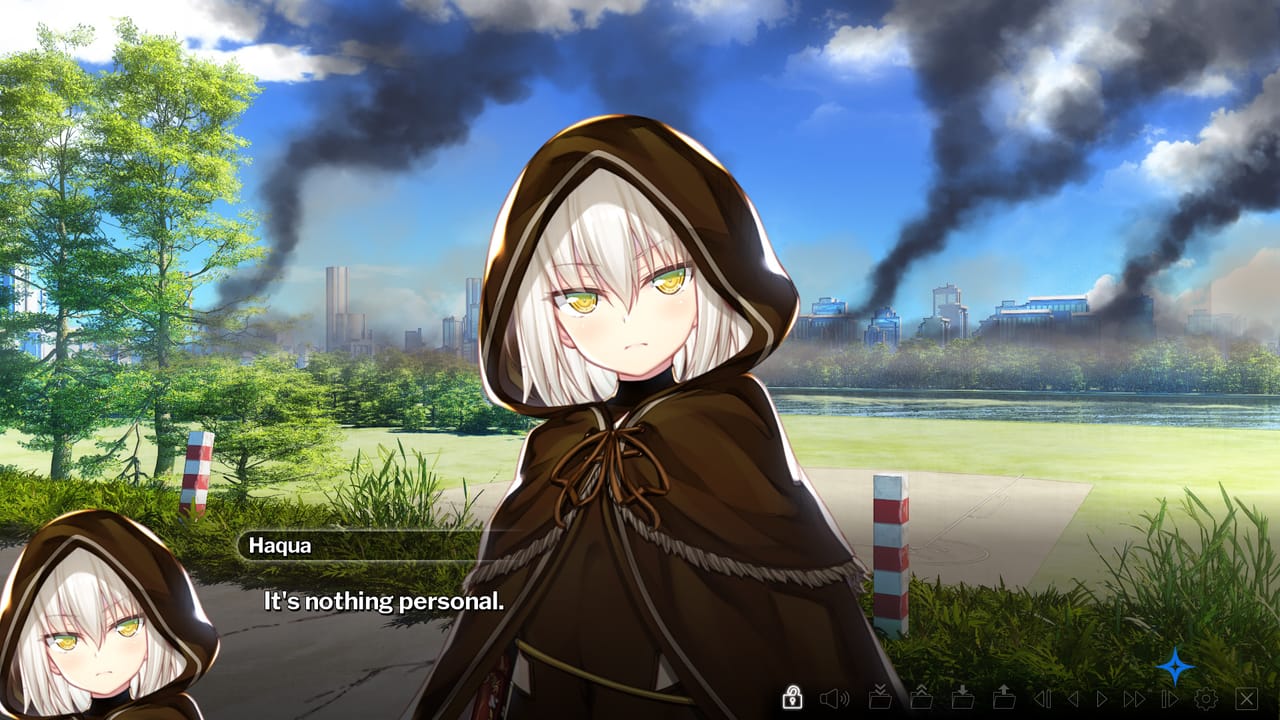This screenshot has height=720, width=1280.
Task: Open the settings gear icon
Action: [x=1207, y=700]
